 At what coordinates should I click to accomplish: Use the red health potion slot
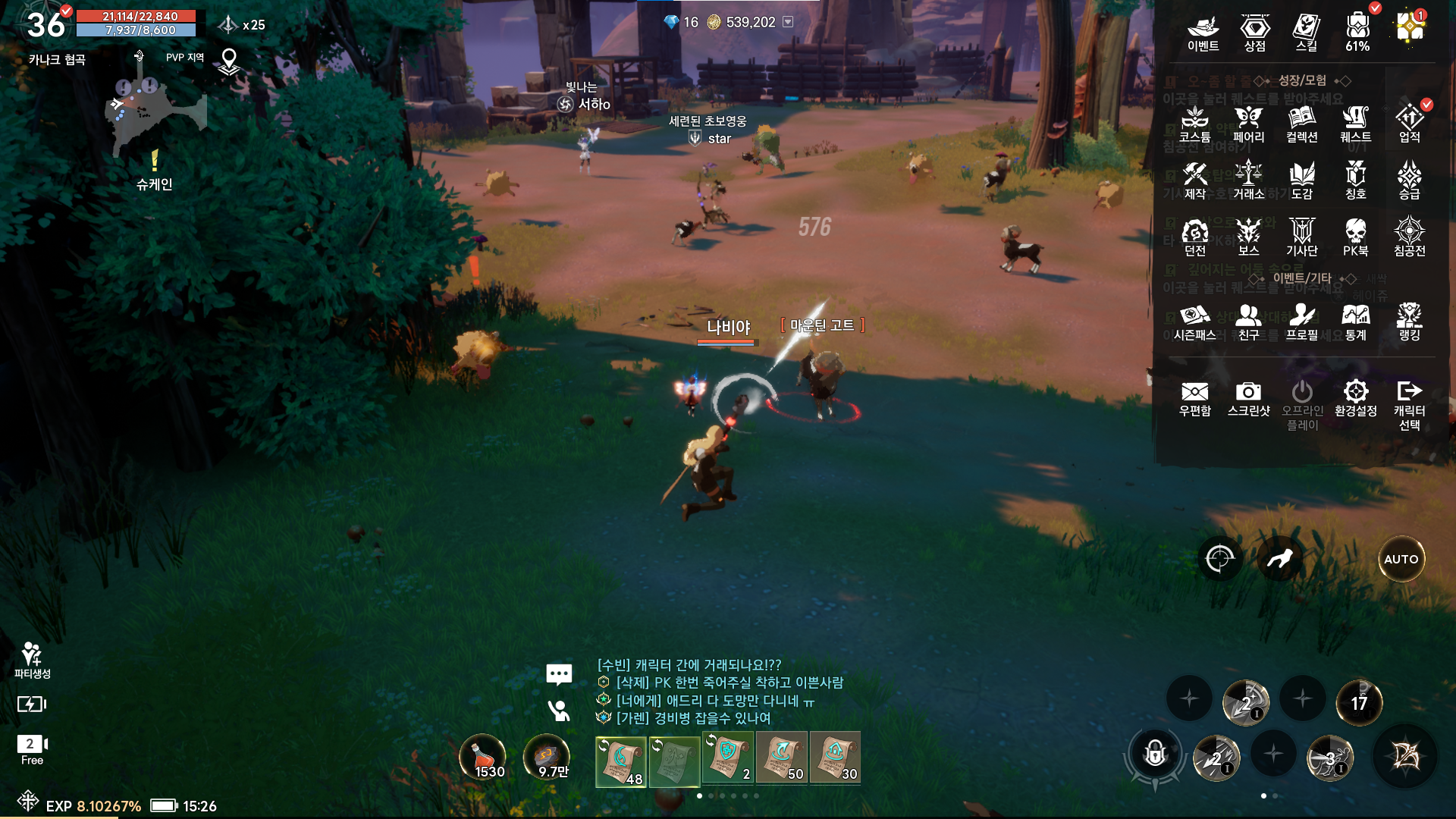pyautogui.click(x=483, y=757)
